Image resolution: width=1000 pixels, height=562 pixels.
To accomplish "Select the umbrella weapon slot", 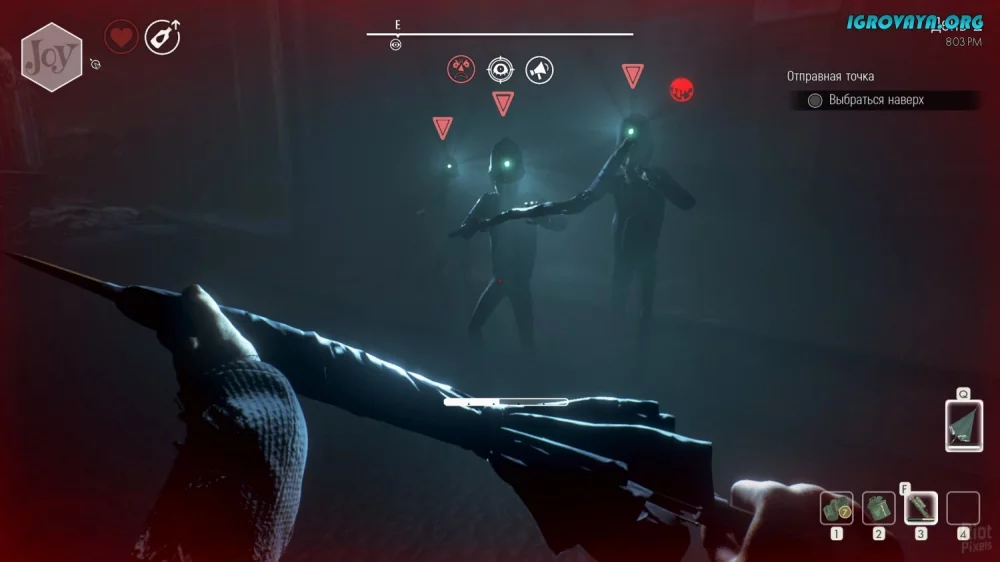I will coord(963,425).
